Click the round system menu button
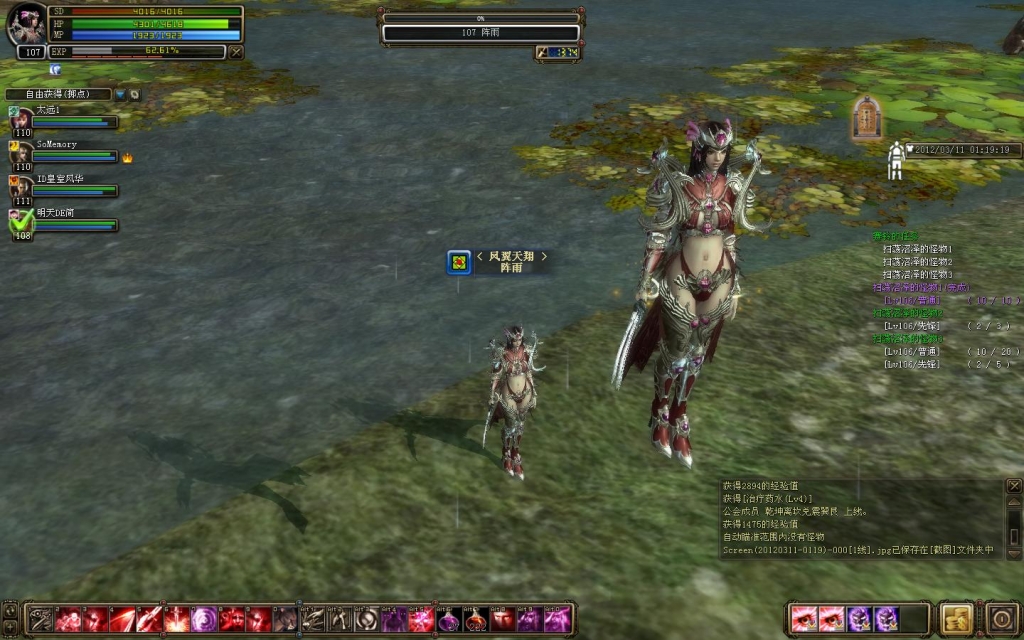Image resolution: width=1024 pixels, height=640 pixels. [1001, 617]
